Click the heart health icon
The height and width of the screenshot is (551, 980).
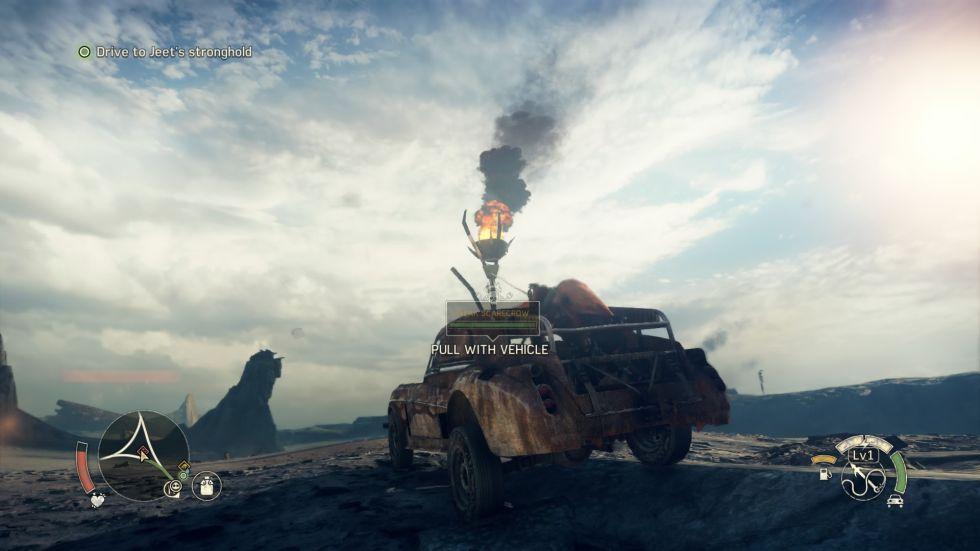click(x=97, y=500)
